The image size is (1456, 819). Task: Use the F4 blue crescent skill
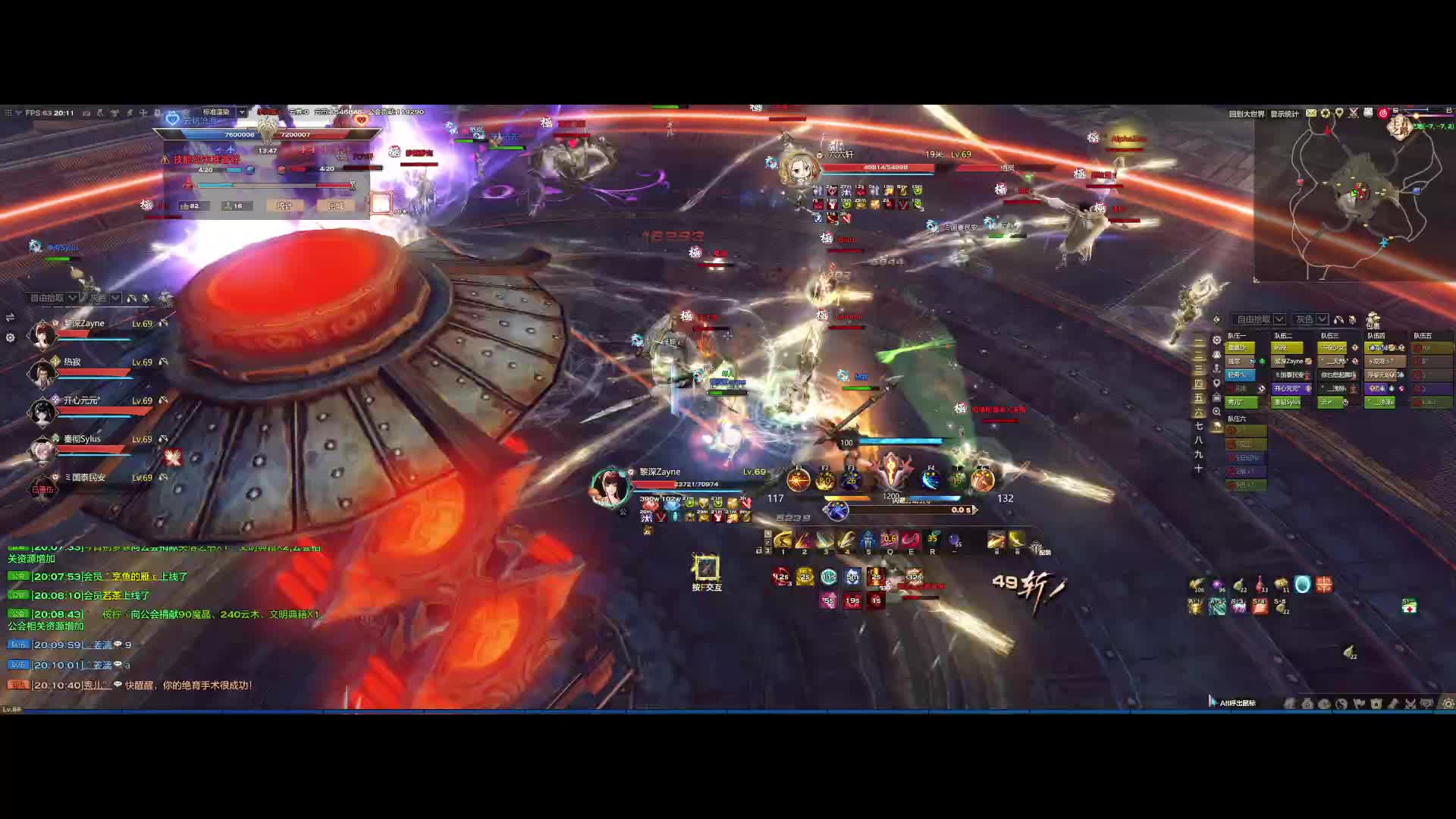[931, 480]
